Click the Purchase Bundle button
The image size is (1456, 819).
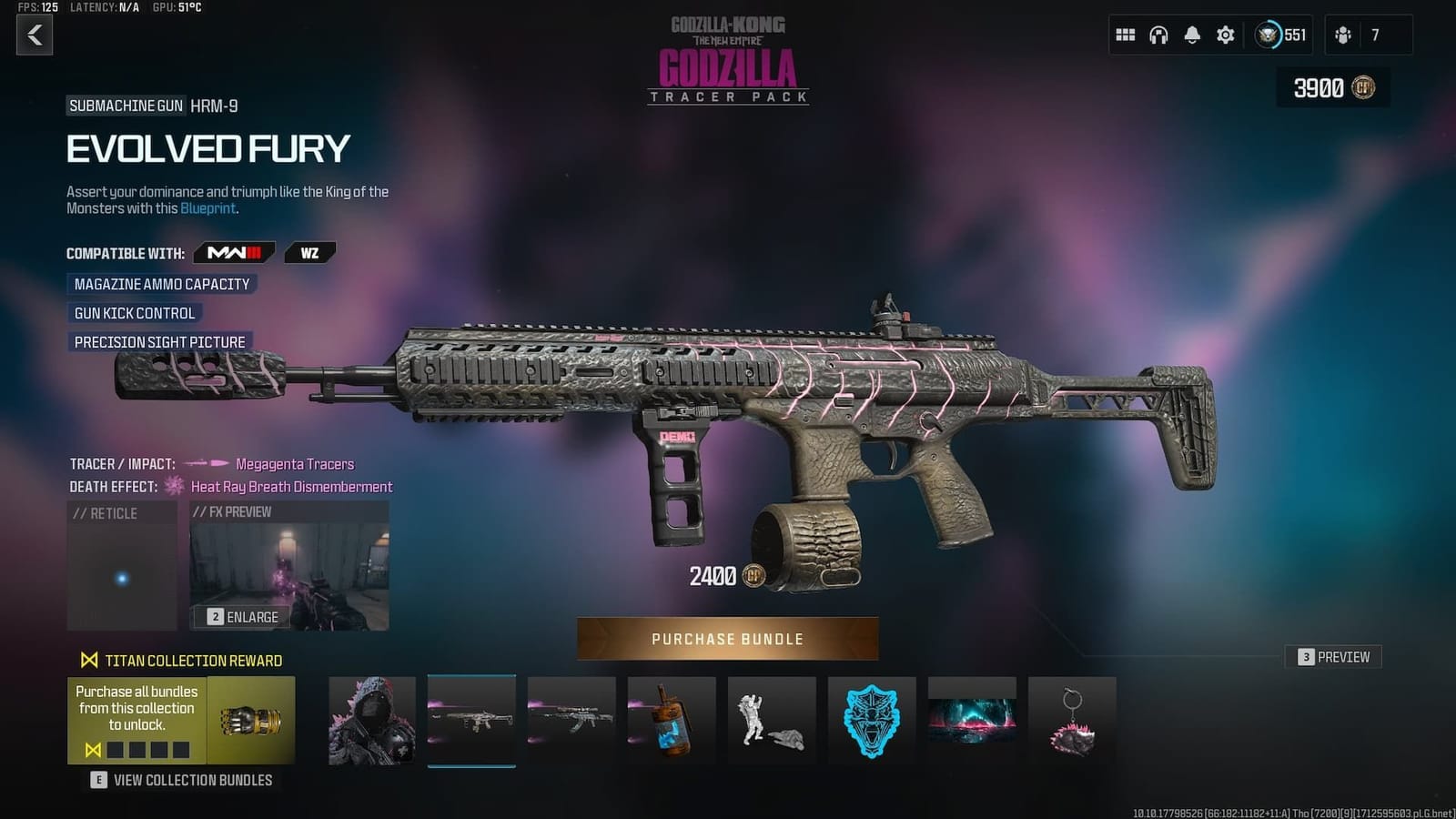point(727,638)
